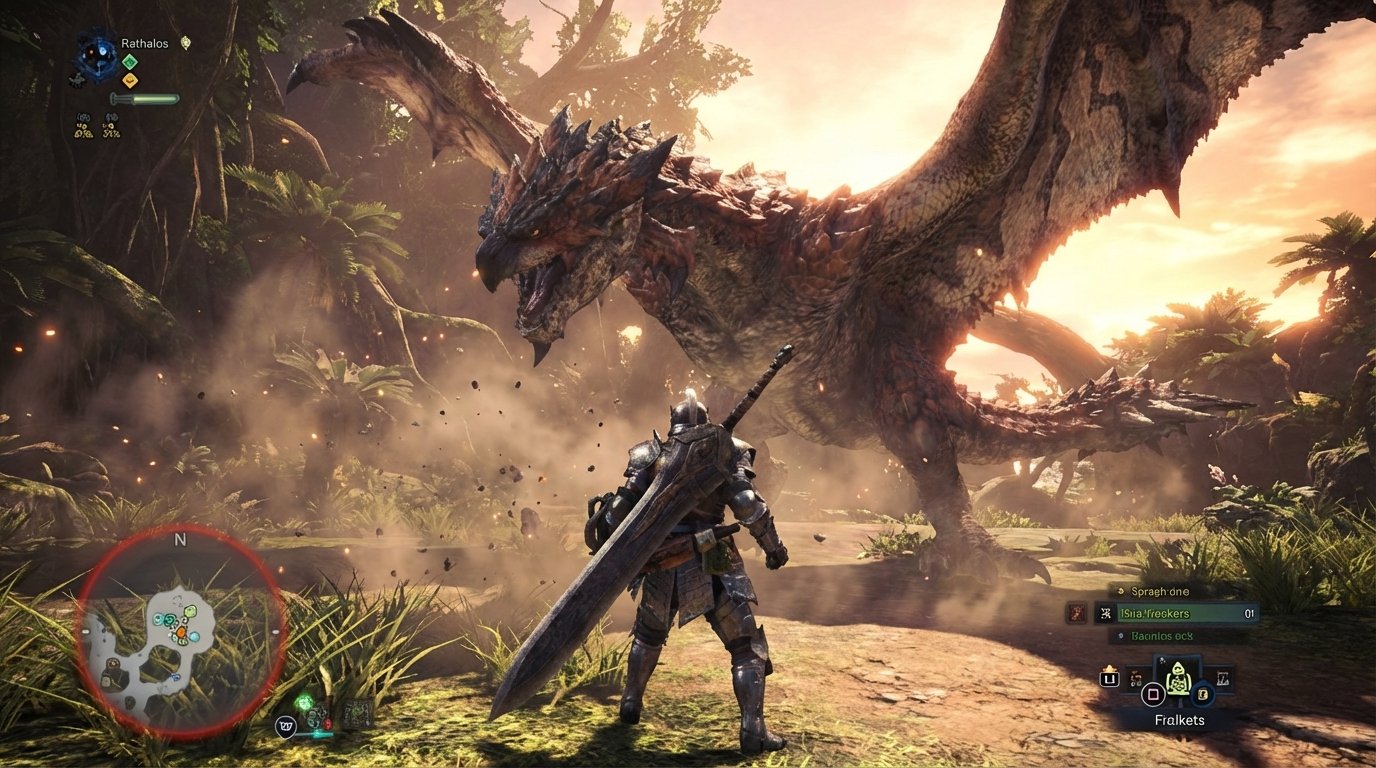Click the Rathalos name label
Screen dimensions: 1376x768
pyautogui.click(x=145, y=44)
